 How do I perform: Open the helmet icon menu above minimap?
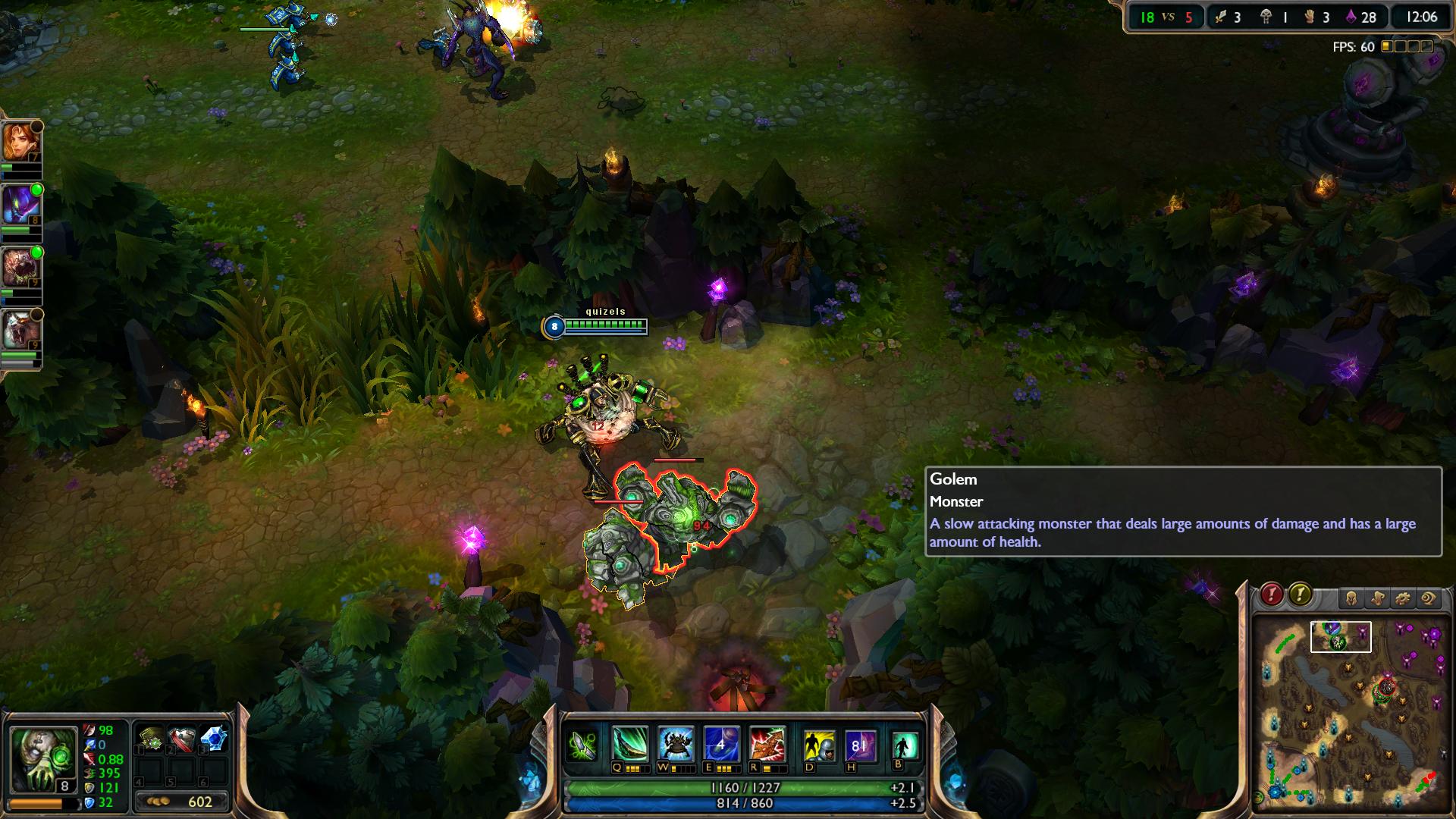click(x=1351, y=599)
